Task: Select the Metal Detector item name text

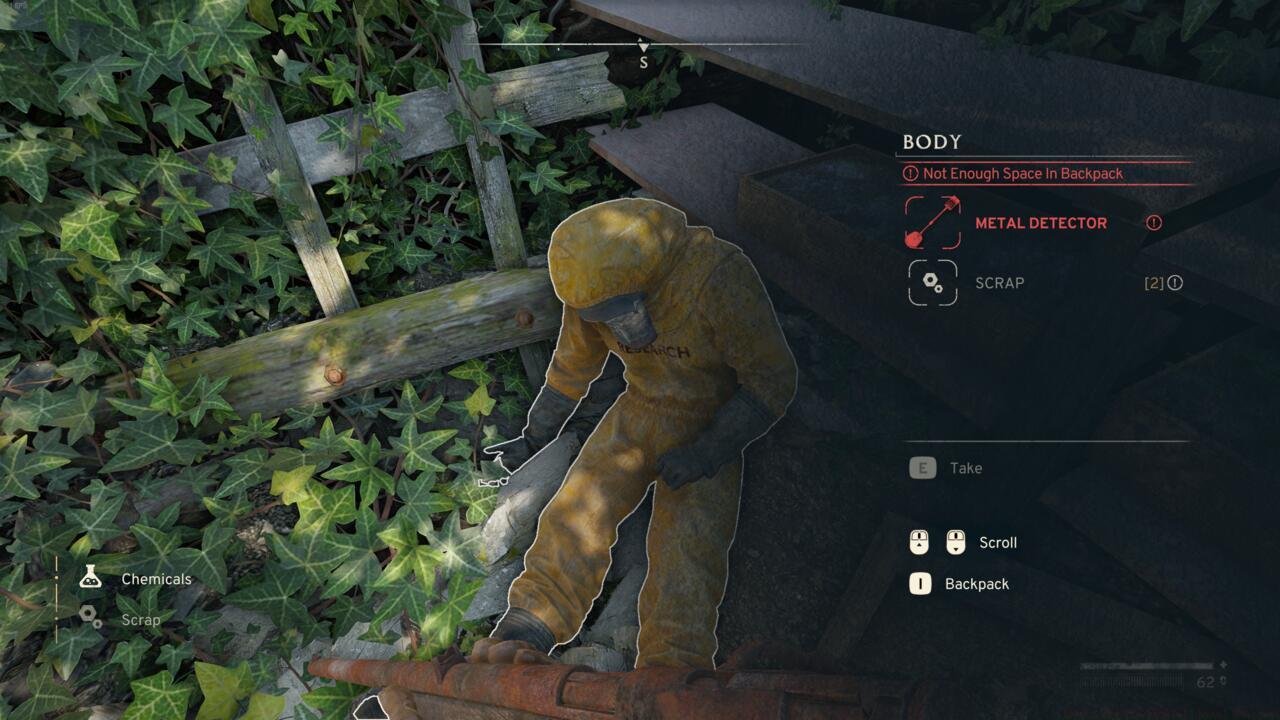Action: 1043,223
